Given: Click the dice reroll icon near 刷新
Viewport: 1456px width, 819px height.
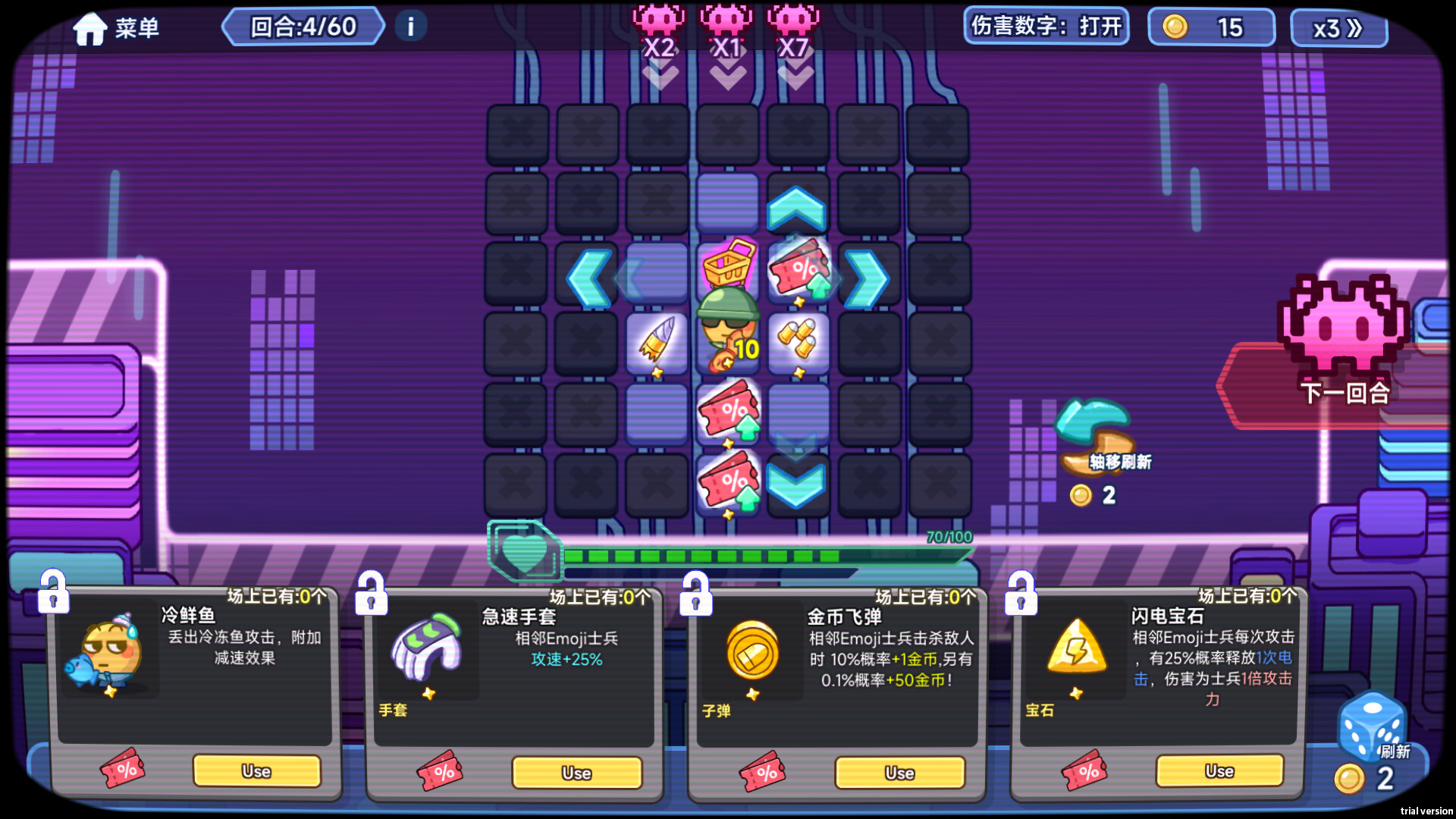Looking at the screenshot, I should tap(1371, 728).
